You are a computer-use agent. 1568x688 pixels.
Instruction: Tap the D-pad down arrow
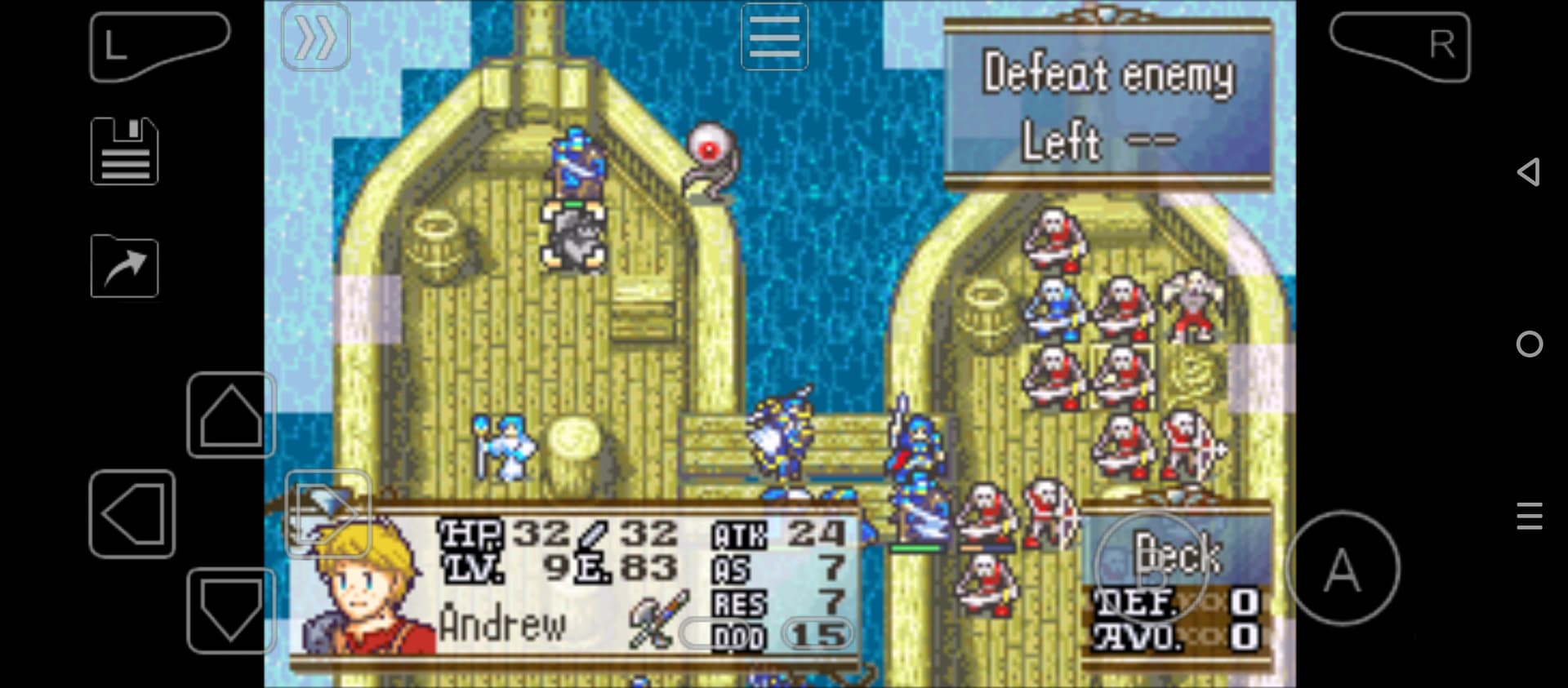click(230, 610)
